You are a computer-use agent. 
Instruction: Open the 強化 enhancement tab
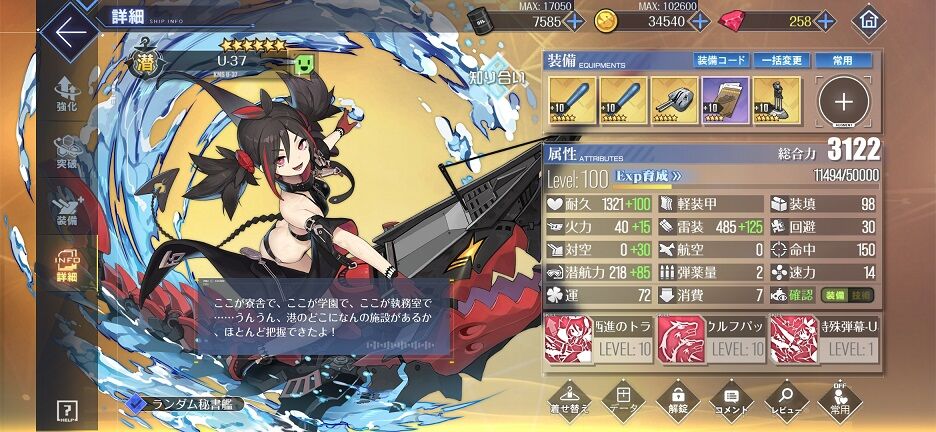click(x=67, y=96)
